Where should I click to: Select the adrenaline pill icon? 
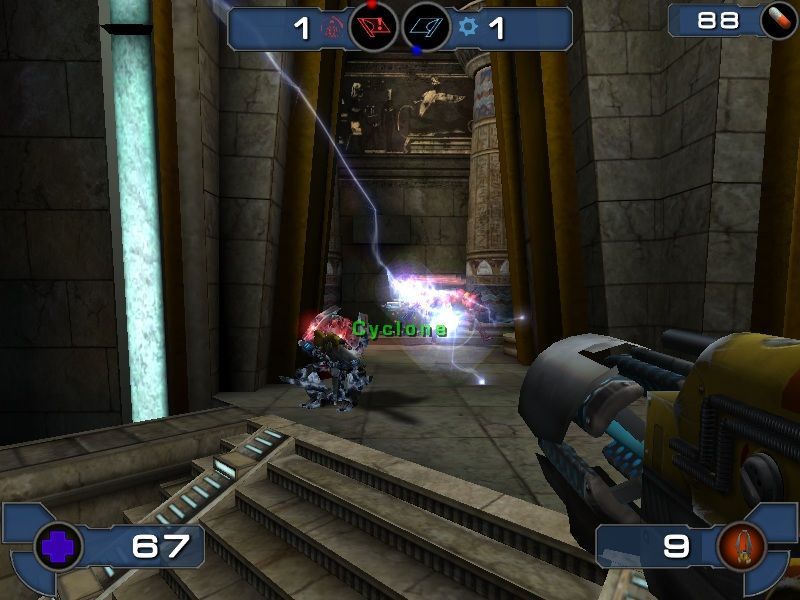pos(774,20)
